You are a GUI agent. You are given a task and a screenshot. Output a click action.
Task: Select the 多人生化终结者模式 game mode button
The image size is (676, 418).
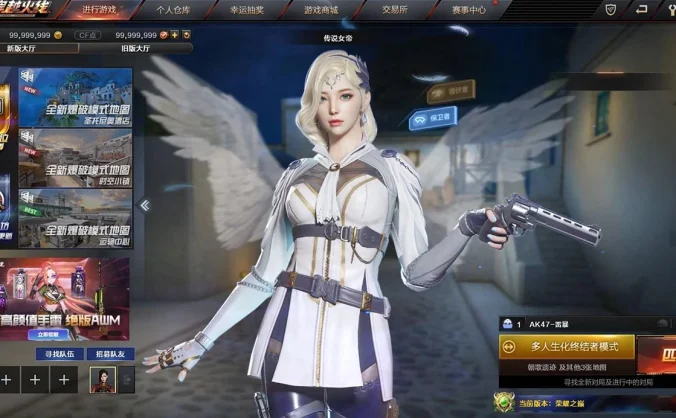tap(567, 347)
